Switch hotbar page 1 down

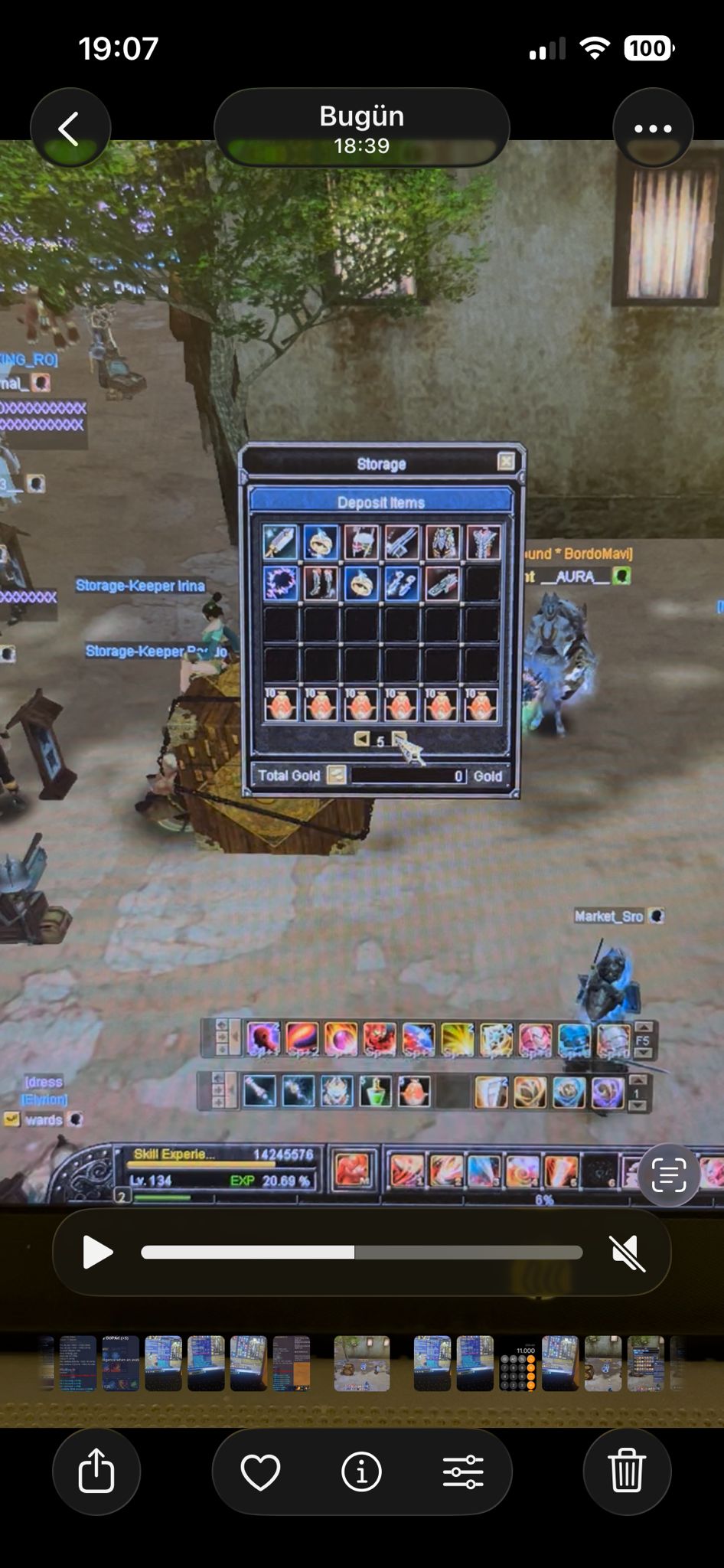coord(637,1105)
